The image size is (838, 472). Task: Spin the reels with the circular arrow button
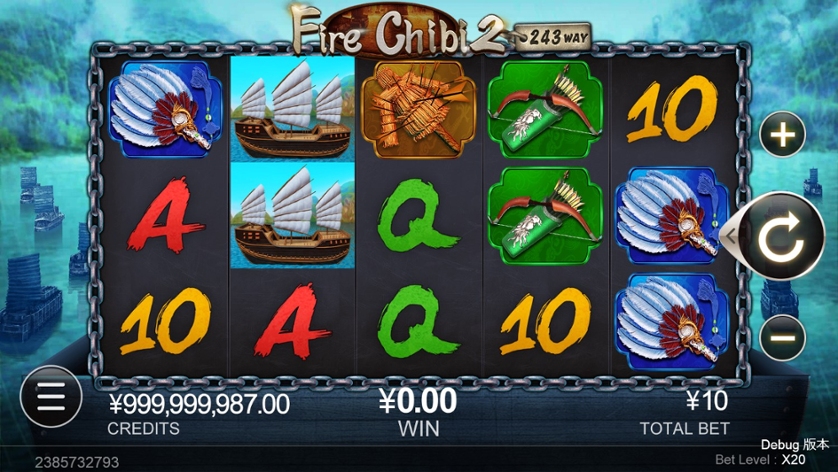click(781, 236)
